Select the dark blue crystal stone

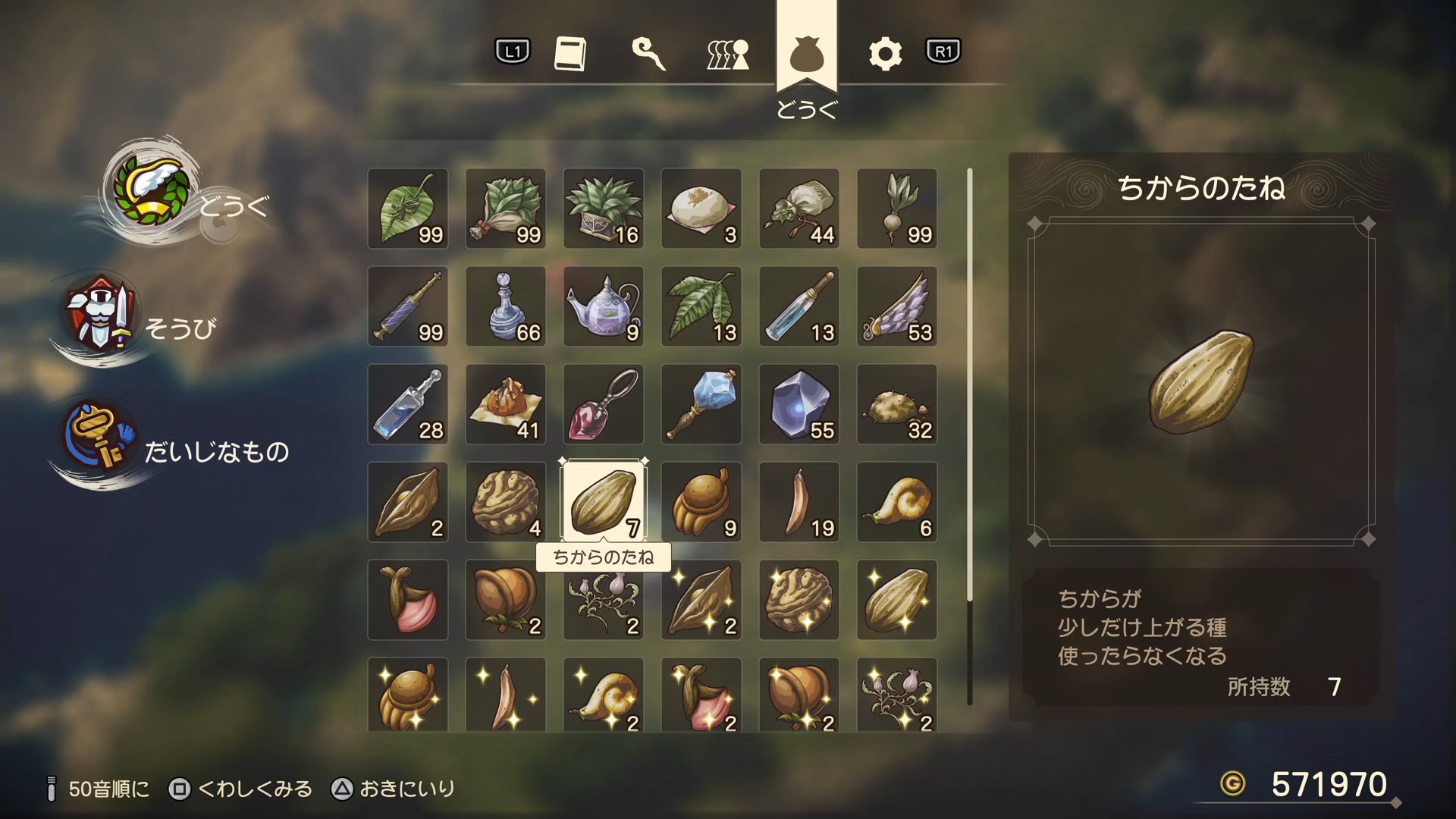coord(799,404)
